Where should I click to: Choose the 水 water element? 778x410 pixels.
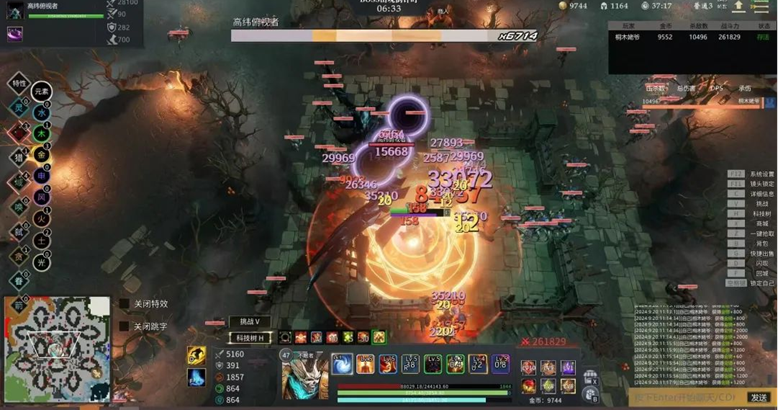click(41, 113)
